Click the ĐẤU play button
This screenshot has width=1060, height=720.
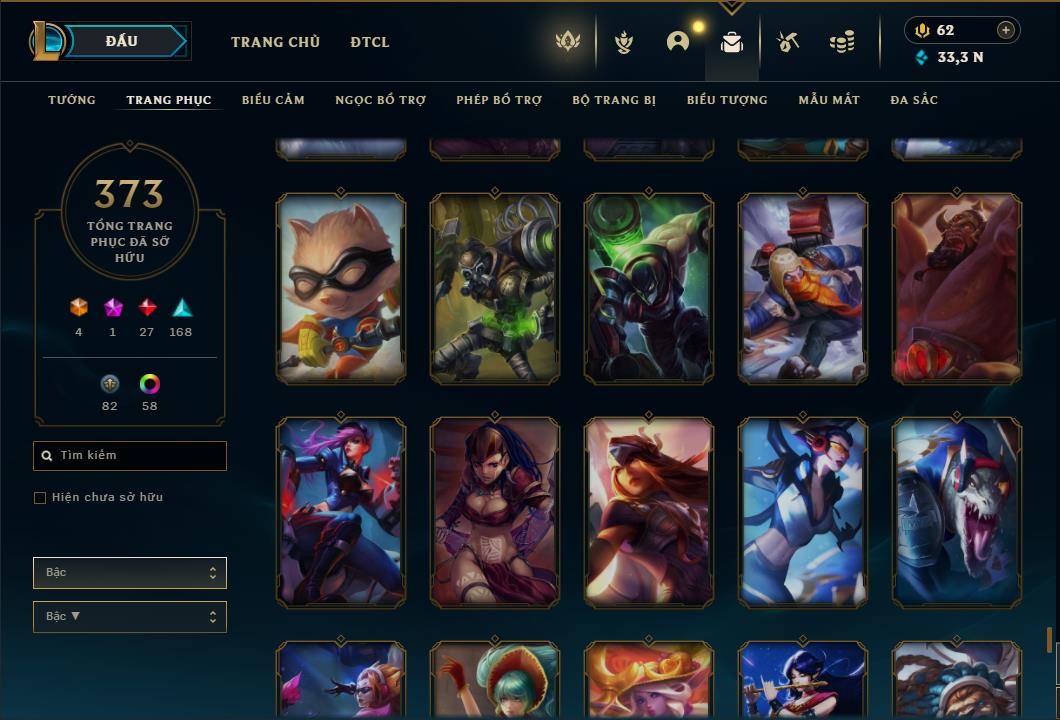point(121,41)
